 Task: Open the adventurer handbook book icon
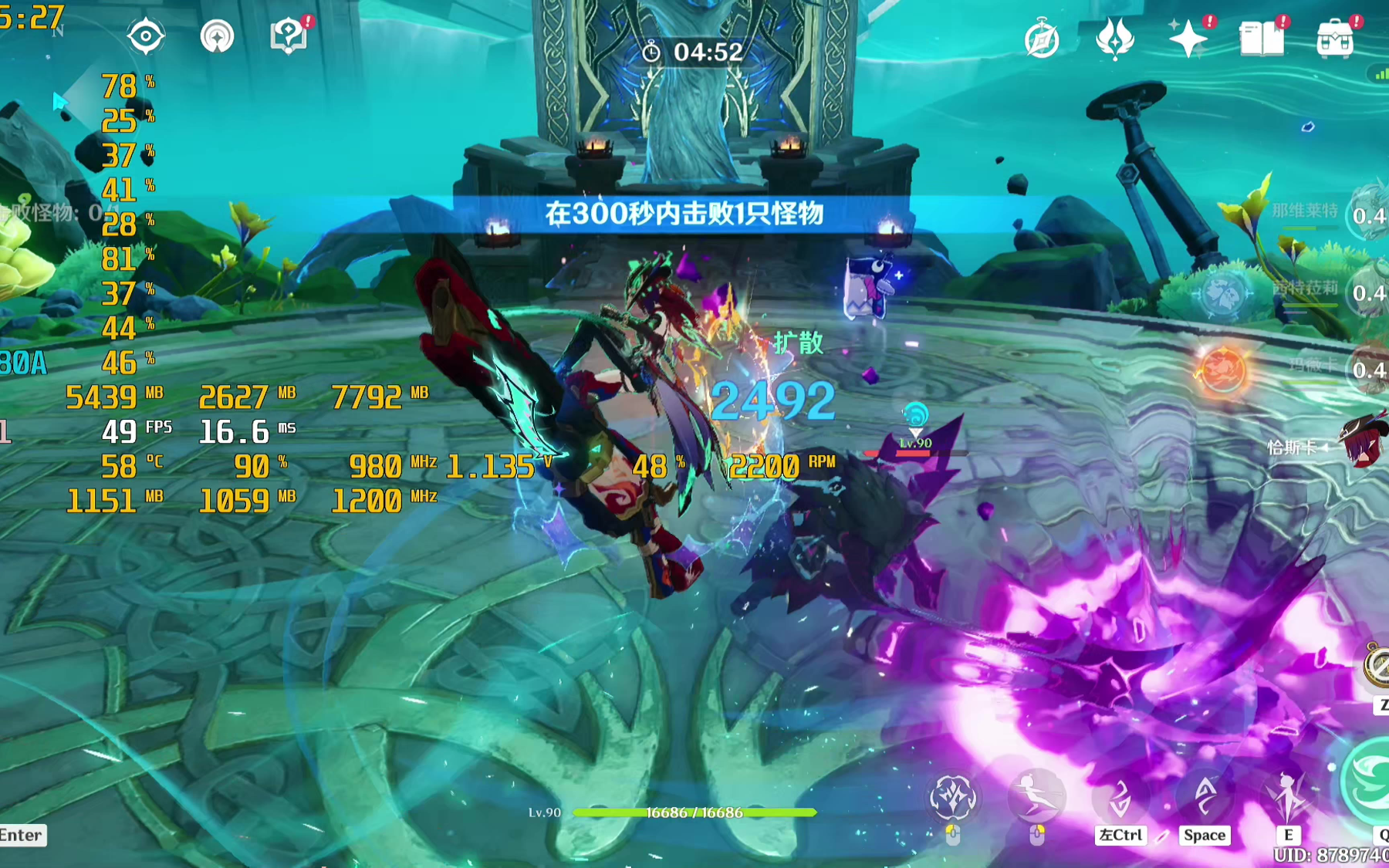tap(1261, 39)
